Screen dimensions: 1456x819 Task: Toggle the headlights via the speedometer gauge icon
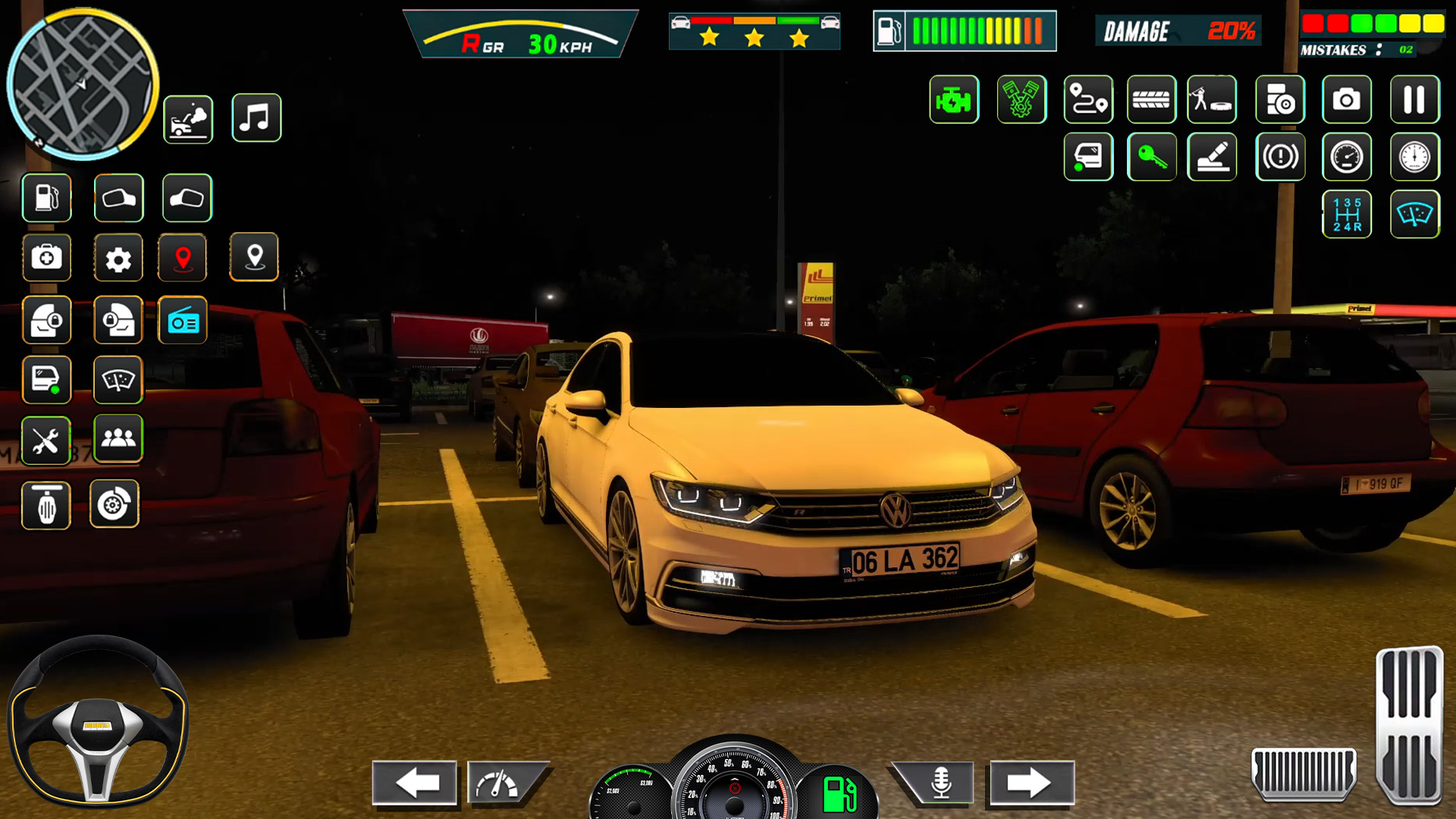(1348, 157)
